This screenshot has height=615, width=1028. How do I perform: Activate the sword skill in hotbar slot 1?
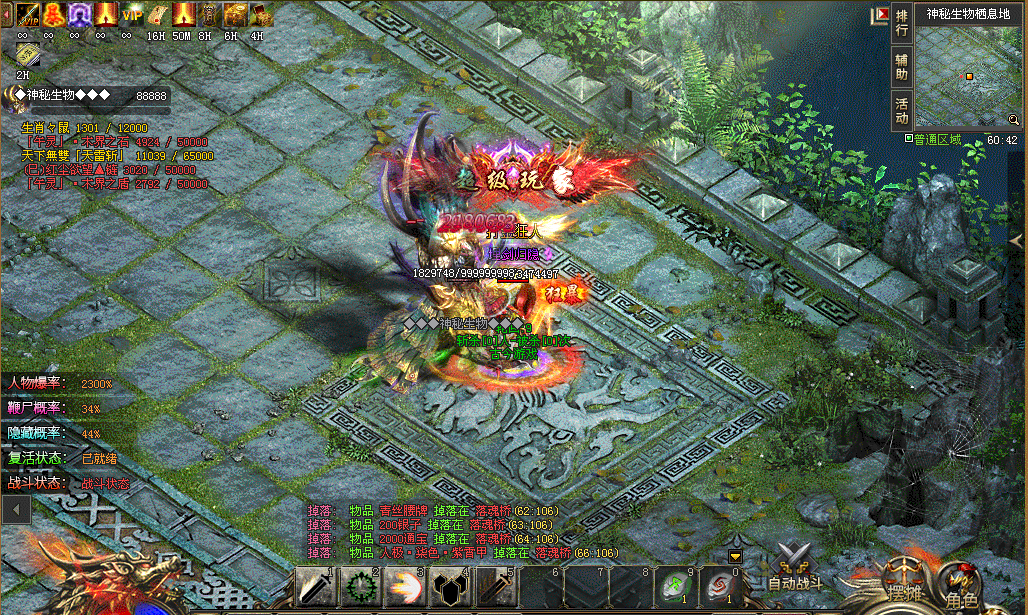coord(314,589)
